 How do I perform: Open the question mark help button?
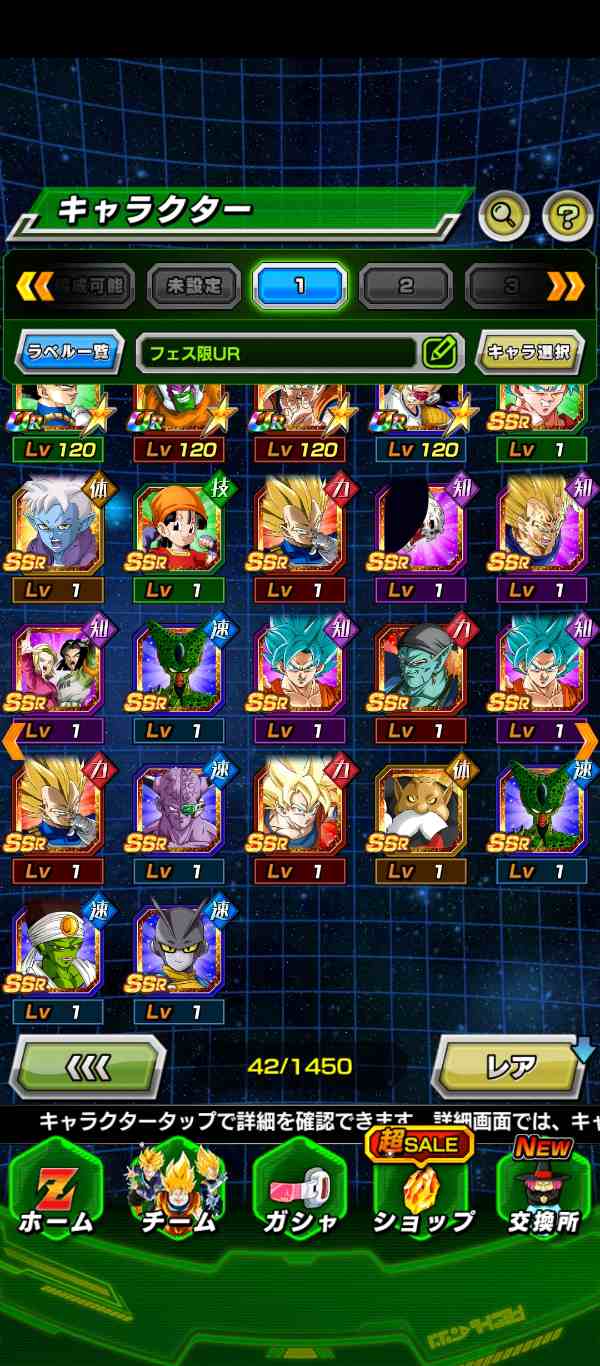pyautogui.click(x=567, y=214)
